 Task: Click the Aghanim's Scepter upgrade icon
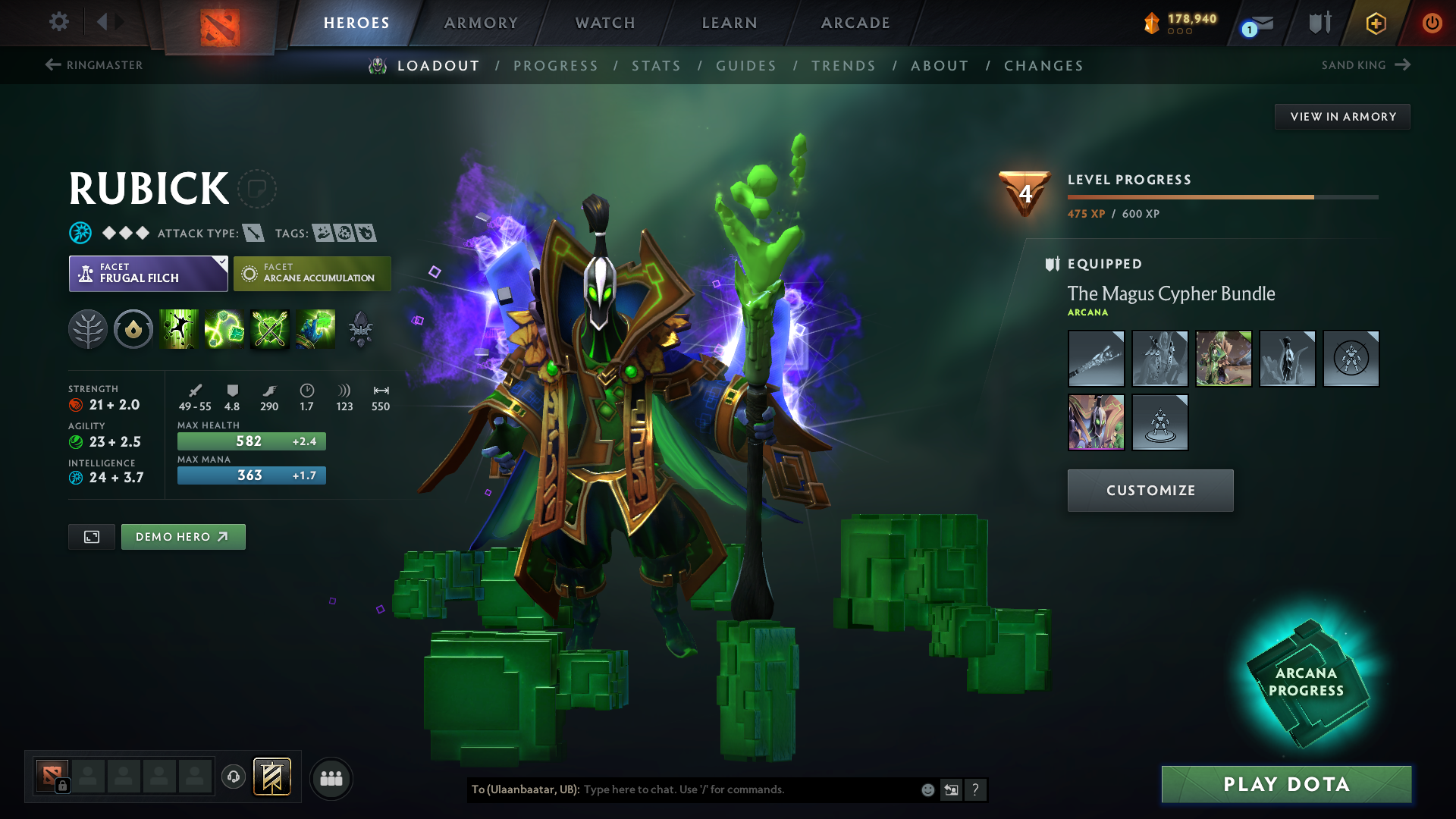click(362, 329)
